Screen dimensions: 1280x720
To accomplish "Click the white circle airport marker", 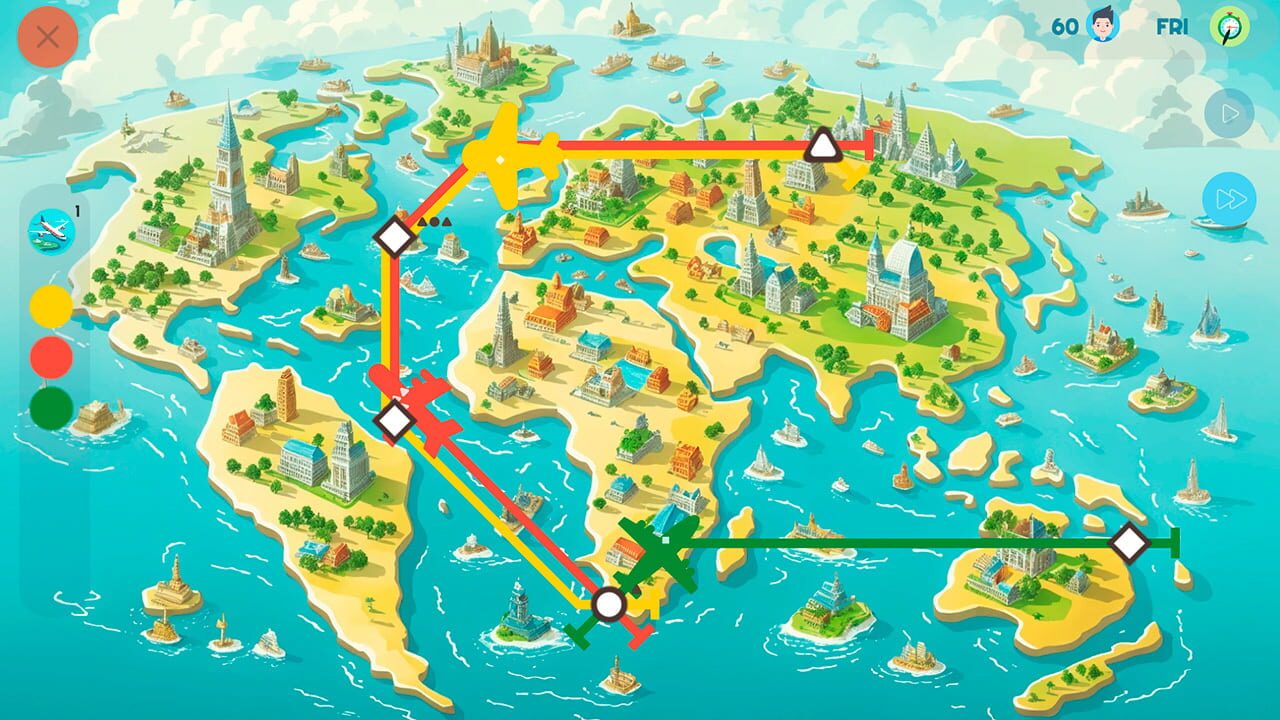I will point(610,602).
